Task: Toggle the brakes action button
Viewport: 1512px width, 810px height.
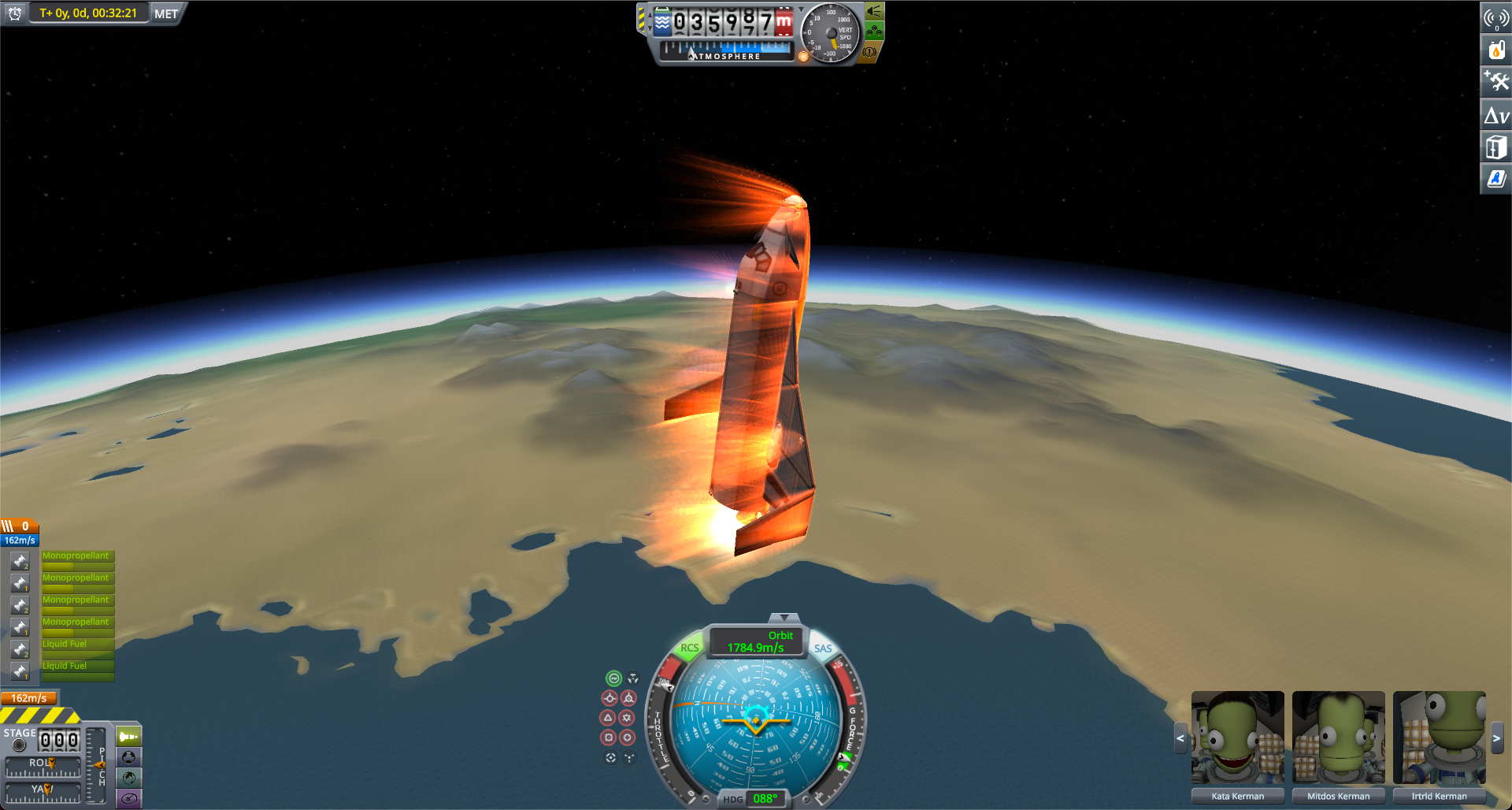Action: [x=870, y=52]
